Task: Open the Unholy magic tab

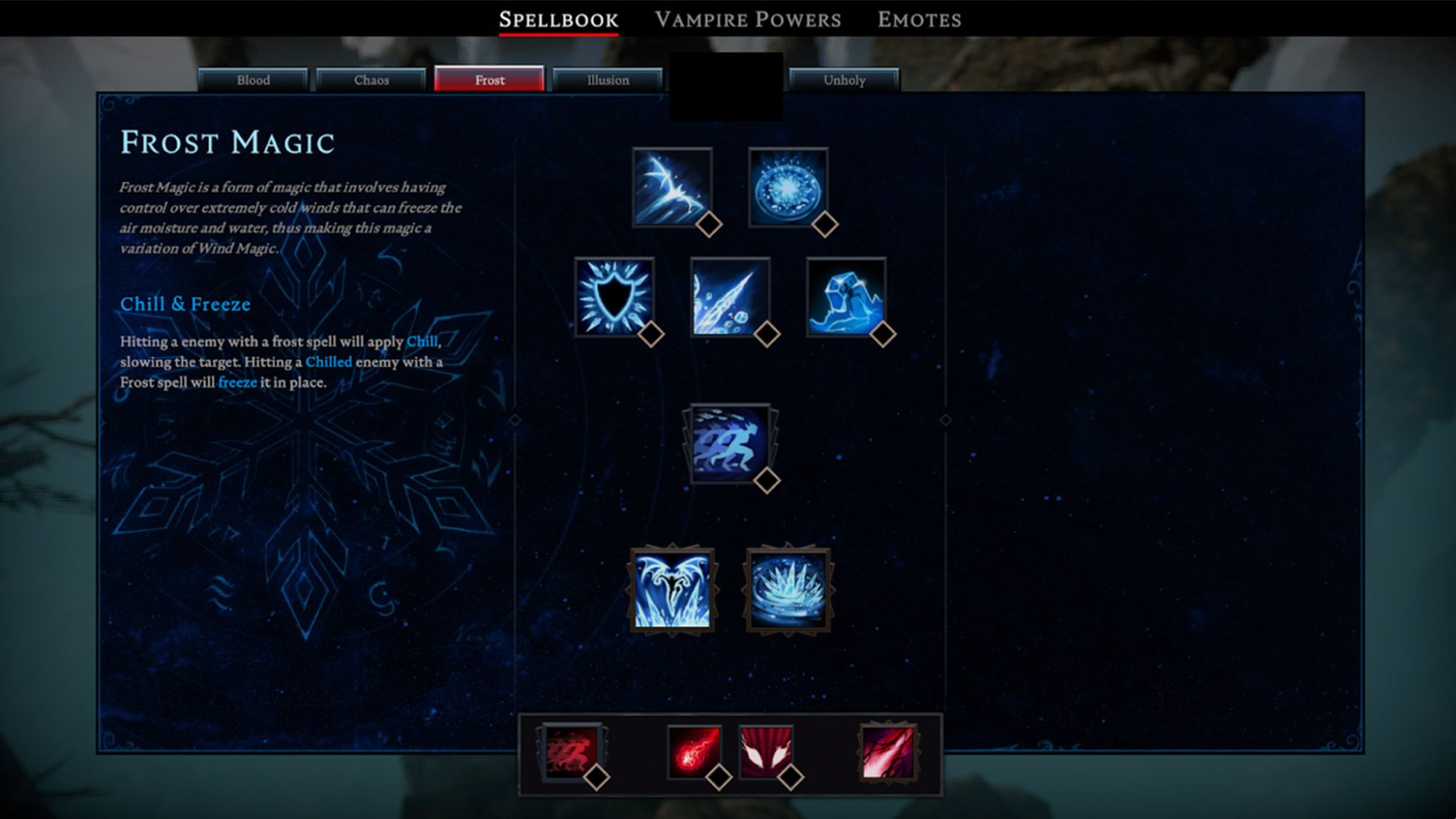Action: tap(844, 80)
